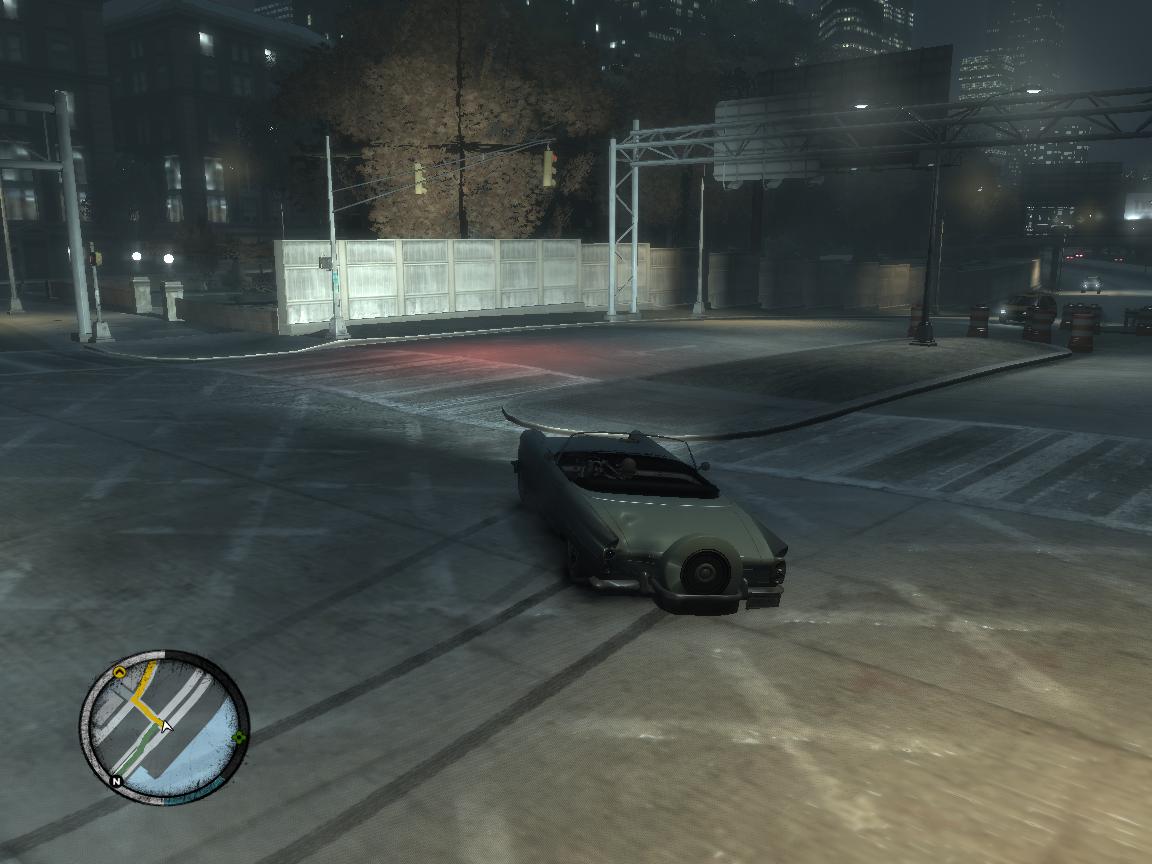Click the green blip on minimap edge
The image size is (1152, 864).
239,738
